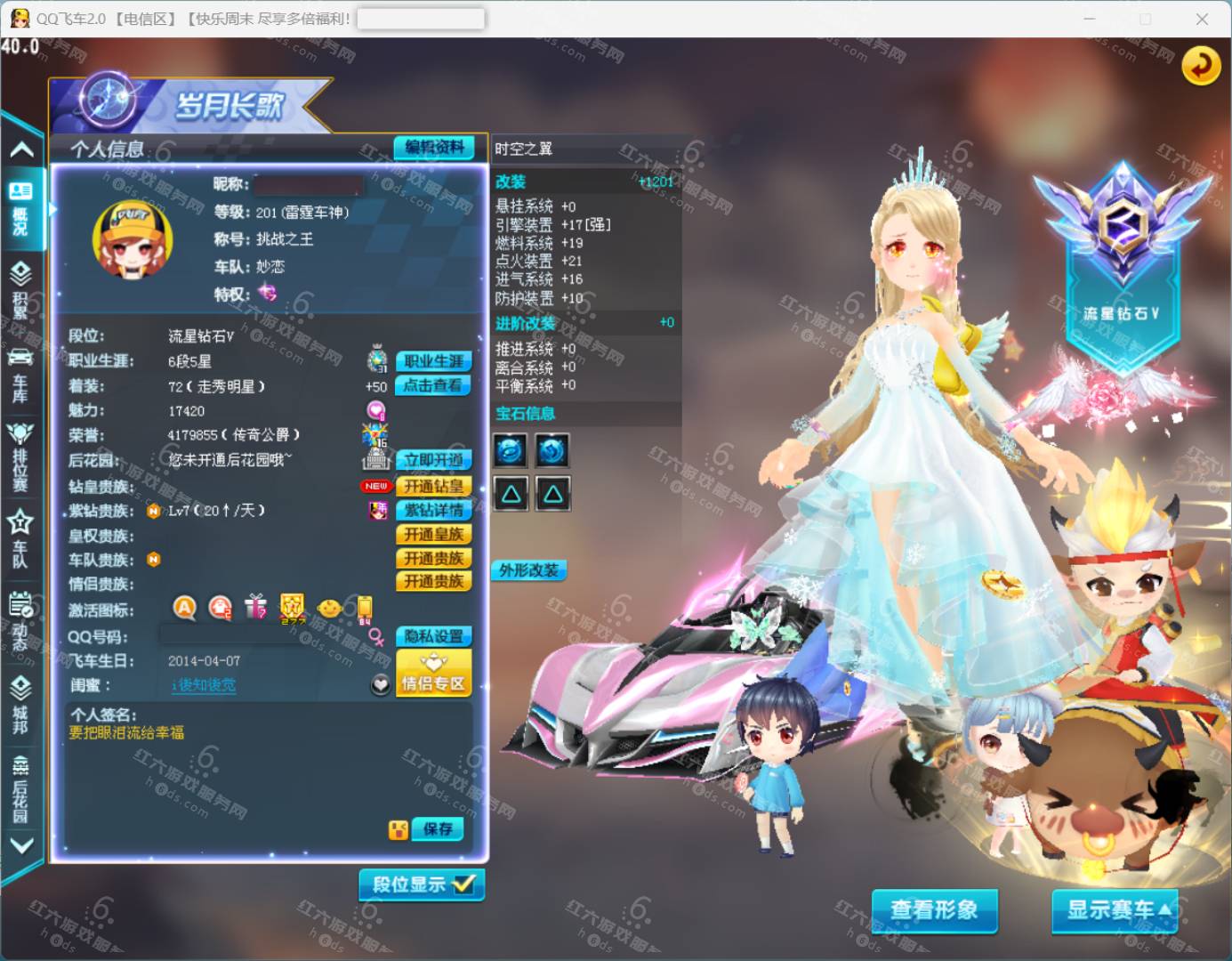This screenshot has height=961, width=1232.
Task: Click the 编辑资料 edit profile button
Action: [x=434, y=148]
